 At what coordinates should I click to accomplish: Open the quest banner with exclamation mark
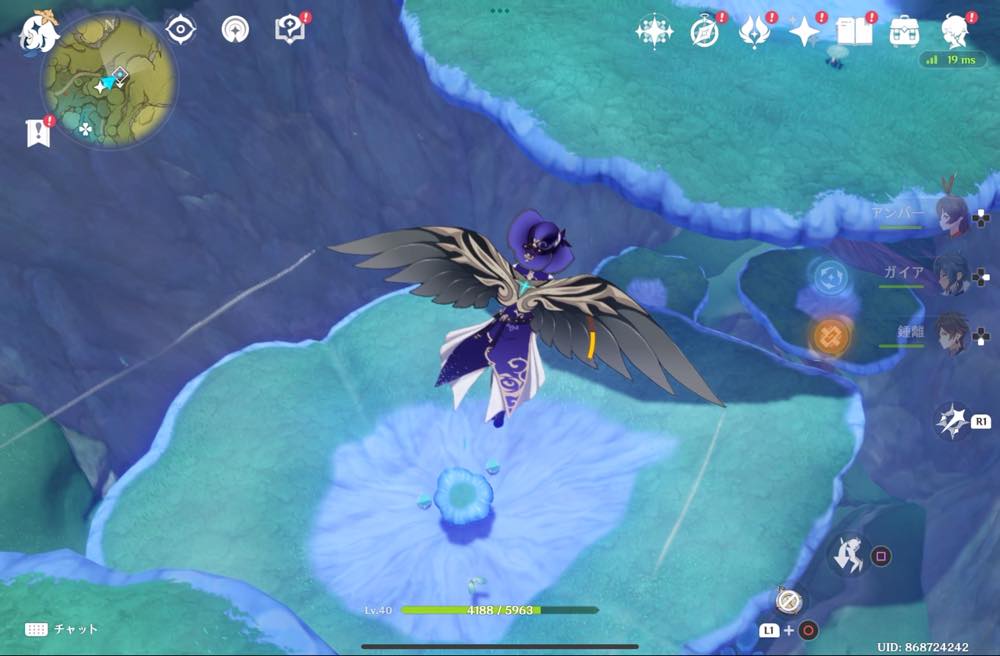tap(38, 132)
